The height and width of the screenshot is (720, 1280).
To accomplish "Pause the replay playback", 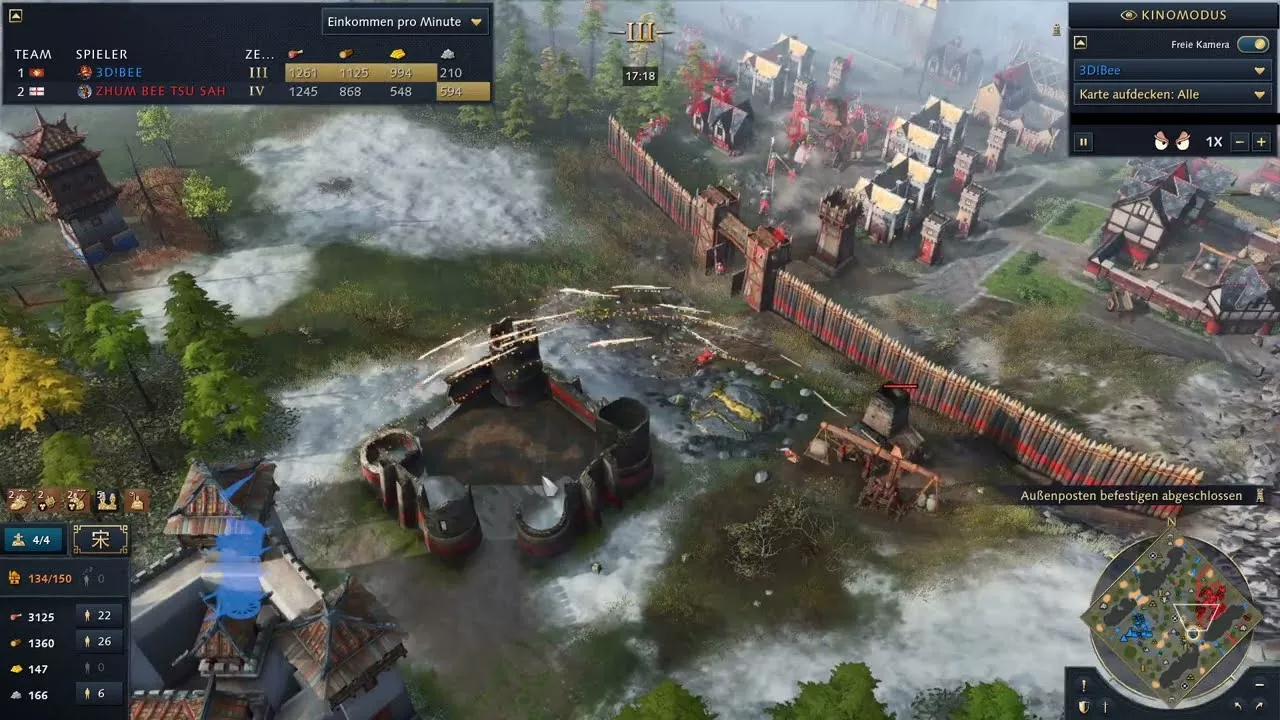I will tap(1083, 142).
